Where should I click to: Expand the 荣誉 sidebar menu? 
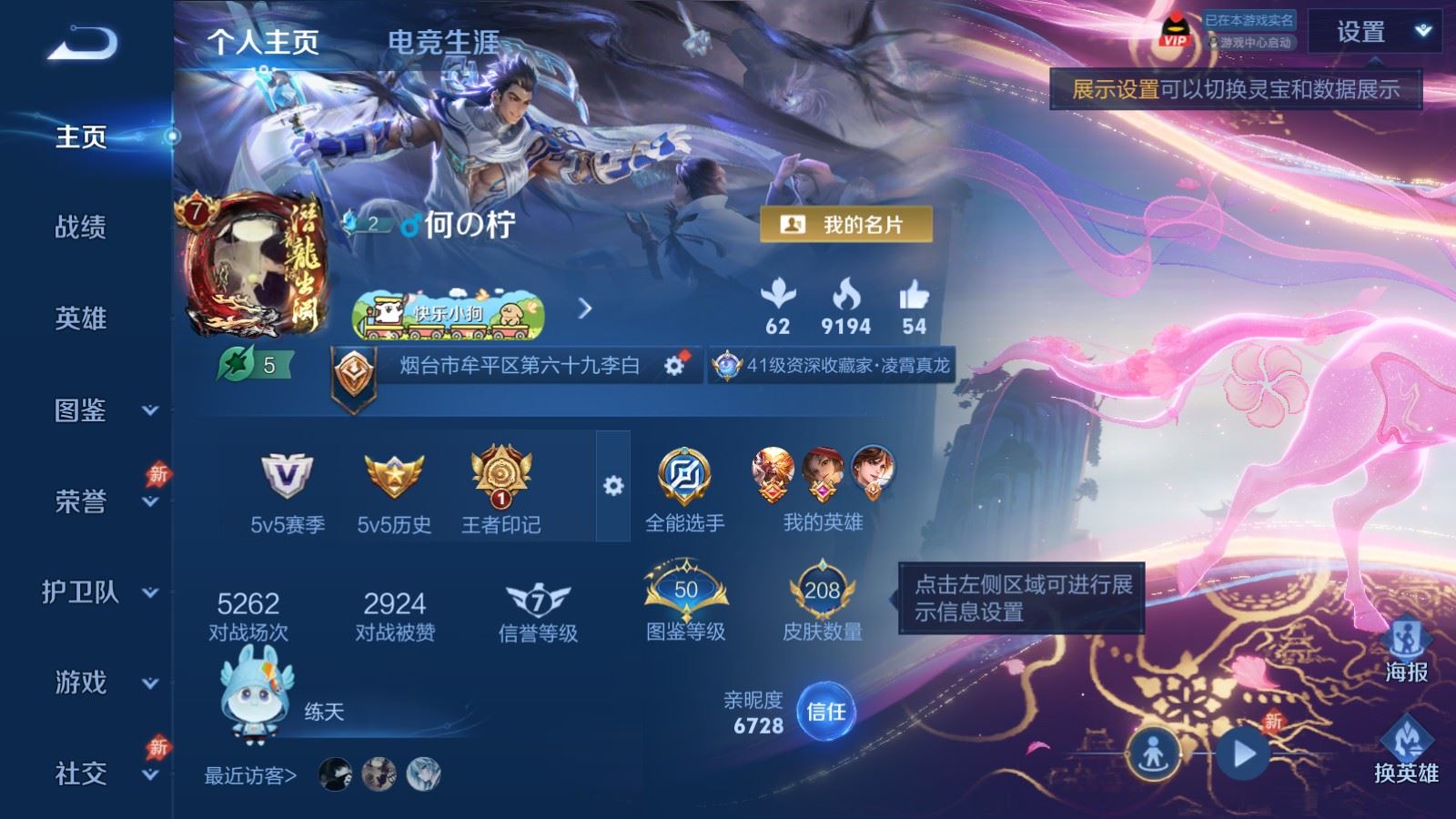(x=100, y=501)
